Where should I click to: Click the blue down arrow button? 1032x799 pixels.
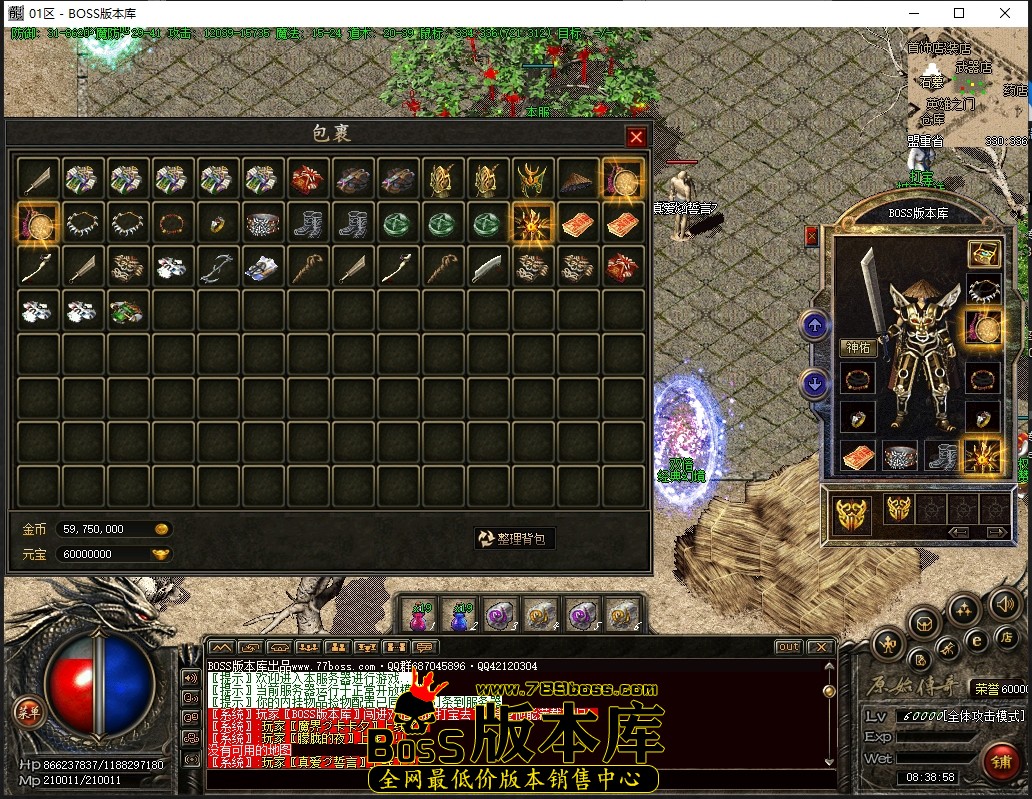[814, 382]
